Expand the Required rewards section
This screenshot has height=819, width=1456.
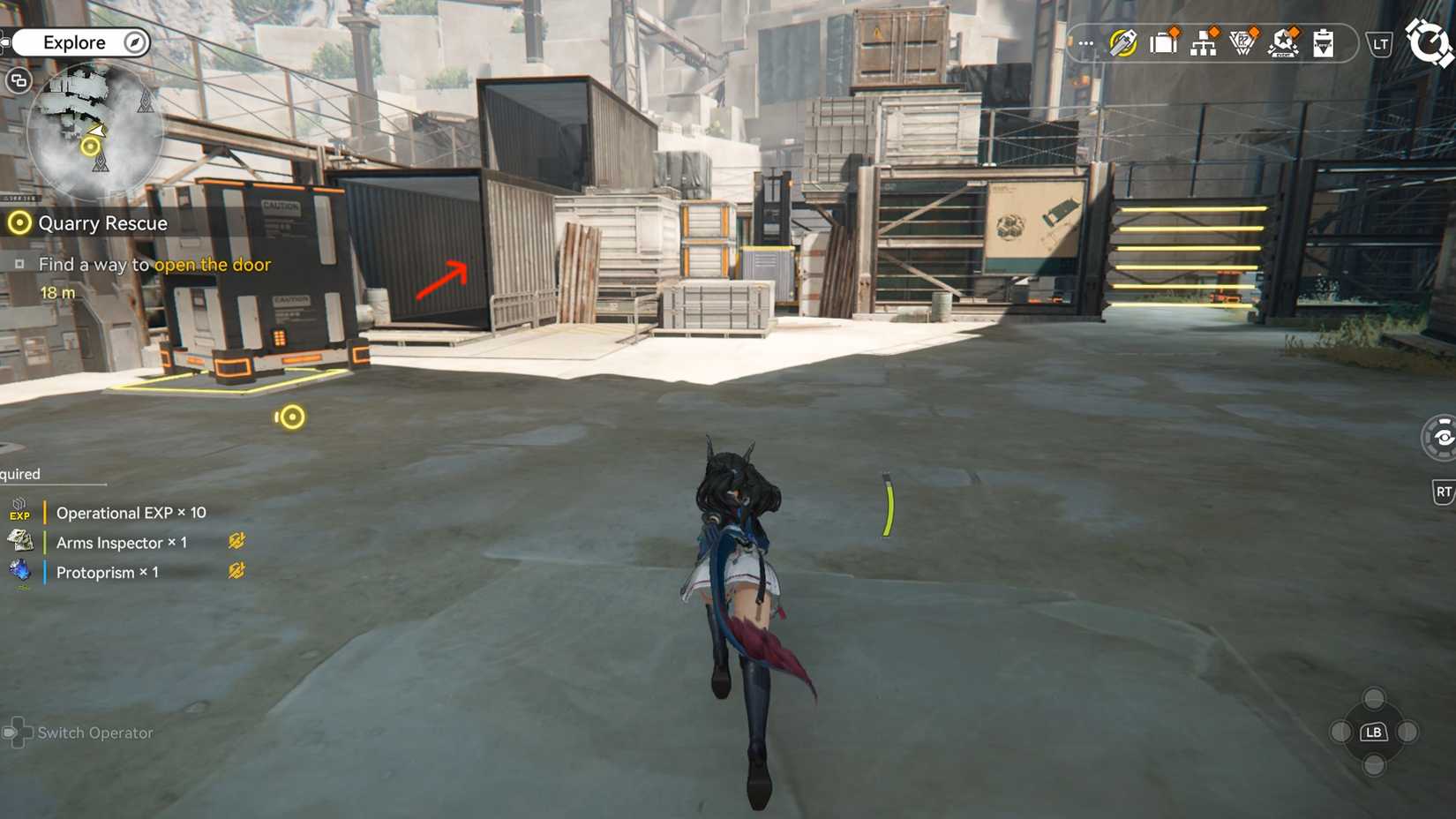click(x=19, y=474)
